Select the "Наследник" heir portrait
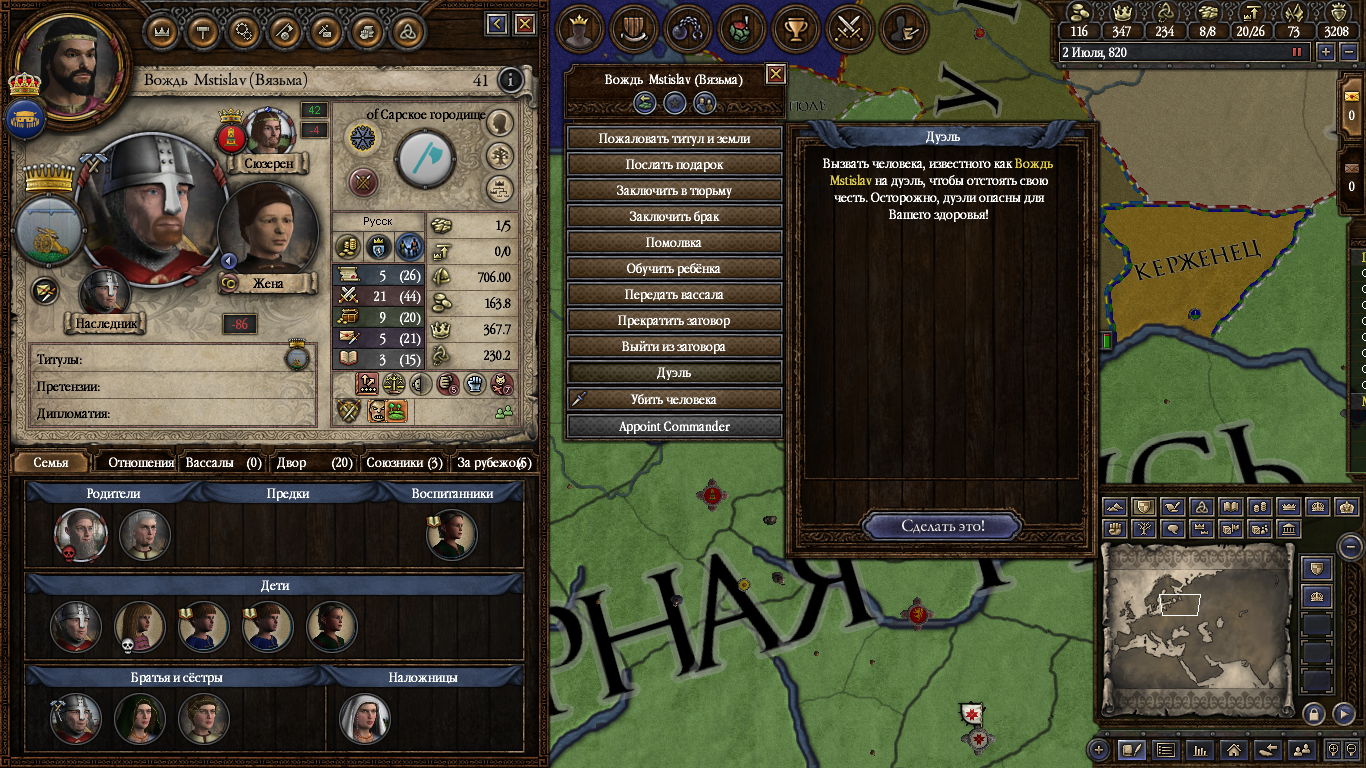 click(104, 292)
